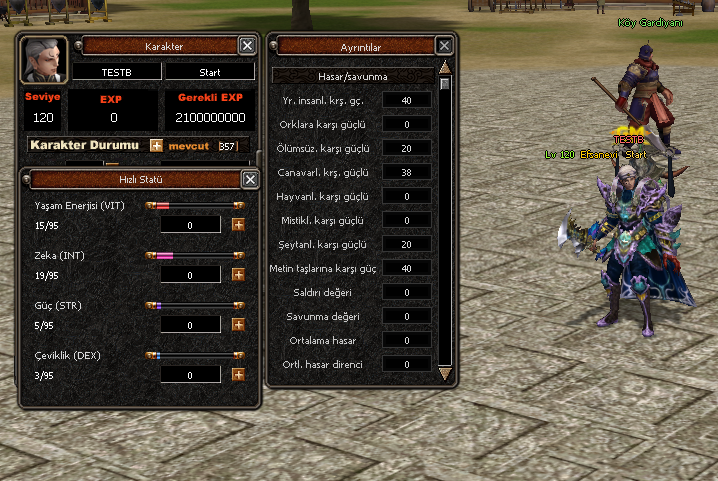Focus the STR points input field

coord(190,324)
